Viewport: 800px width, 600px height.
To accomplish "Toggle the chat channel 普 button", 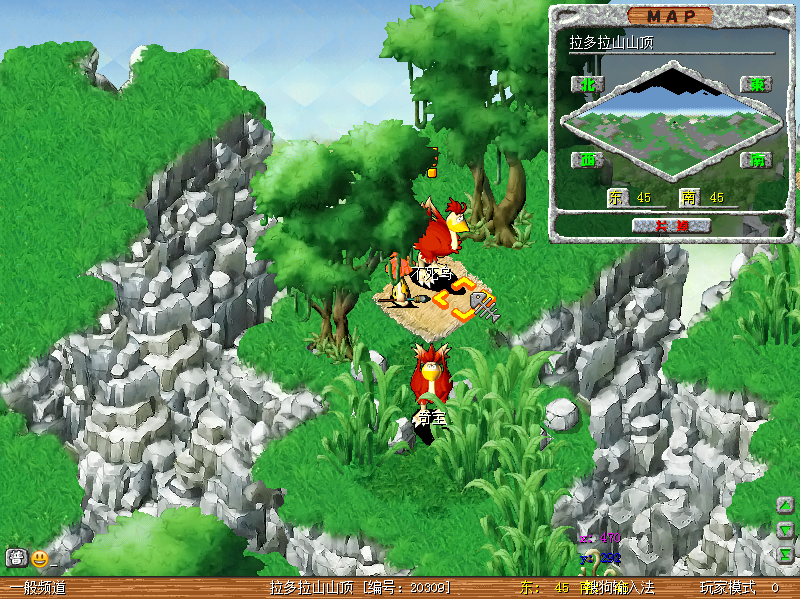I will 16,558.
